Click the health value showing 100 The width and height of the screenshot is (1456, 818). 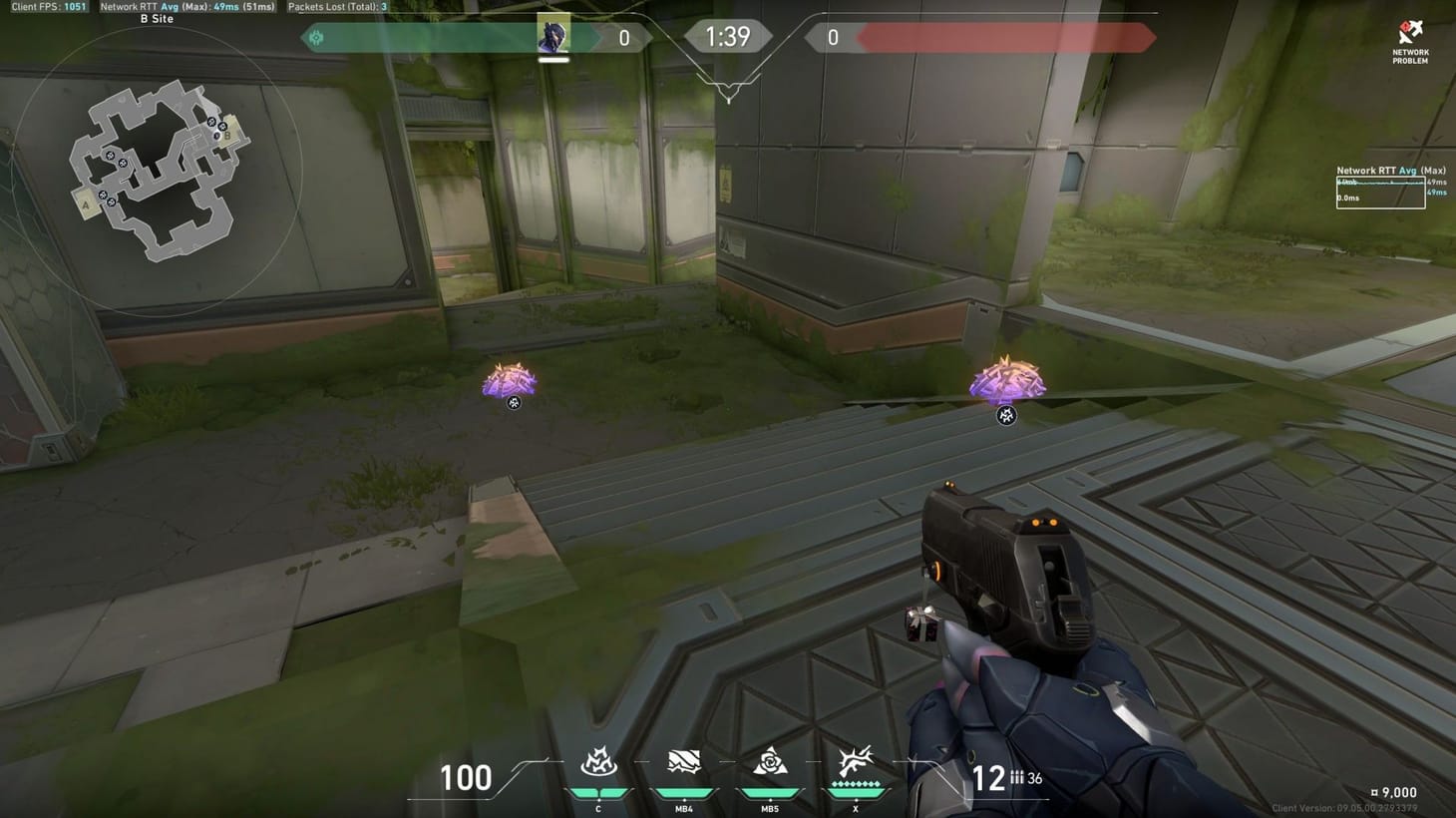466,778
